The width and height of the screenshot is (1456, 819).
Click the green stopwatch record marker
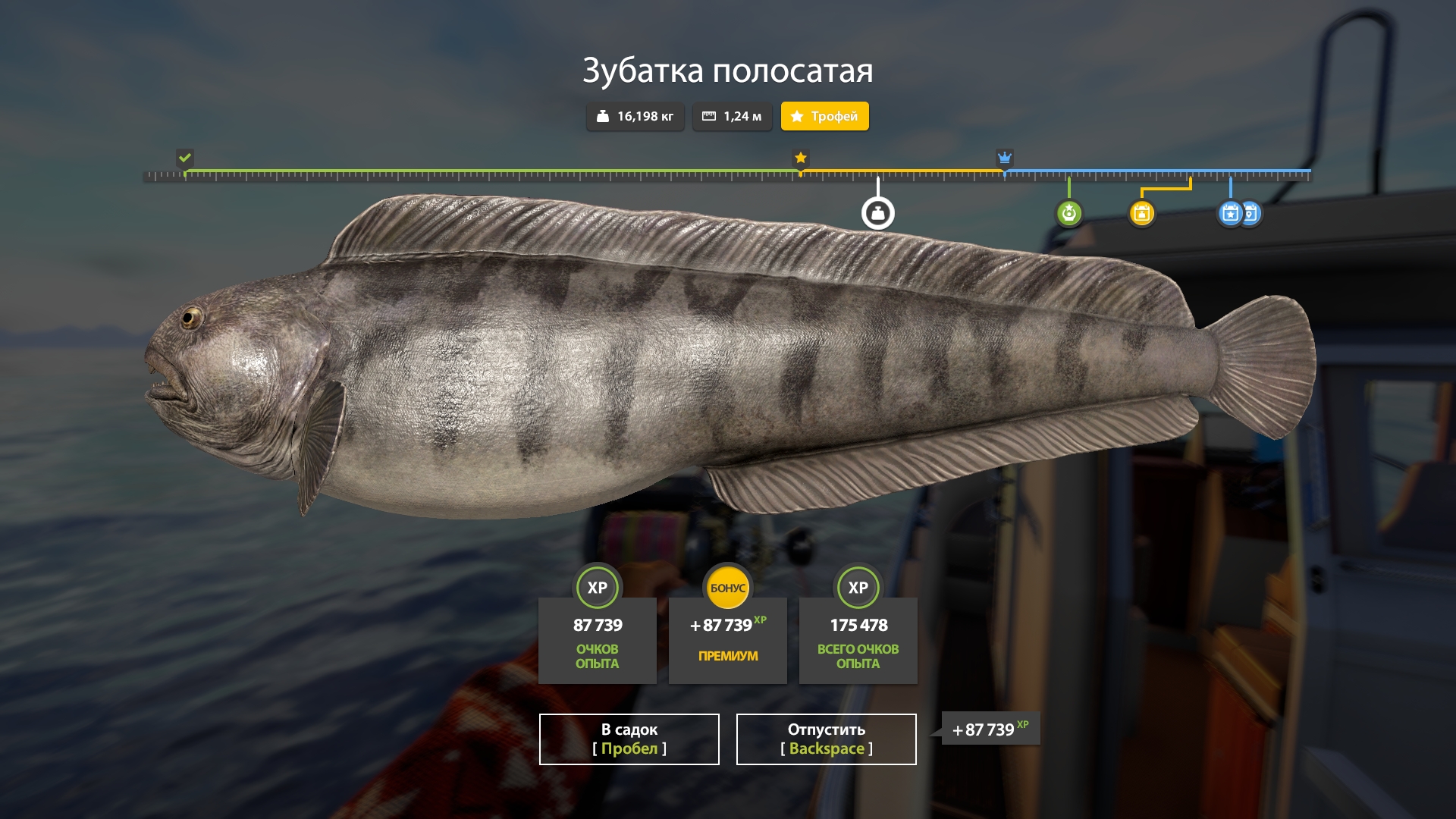pos(1068,213)
